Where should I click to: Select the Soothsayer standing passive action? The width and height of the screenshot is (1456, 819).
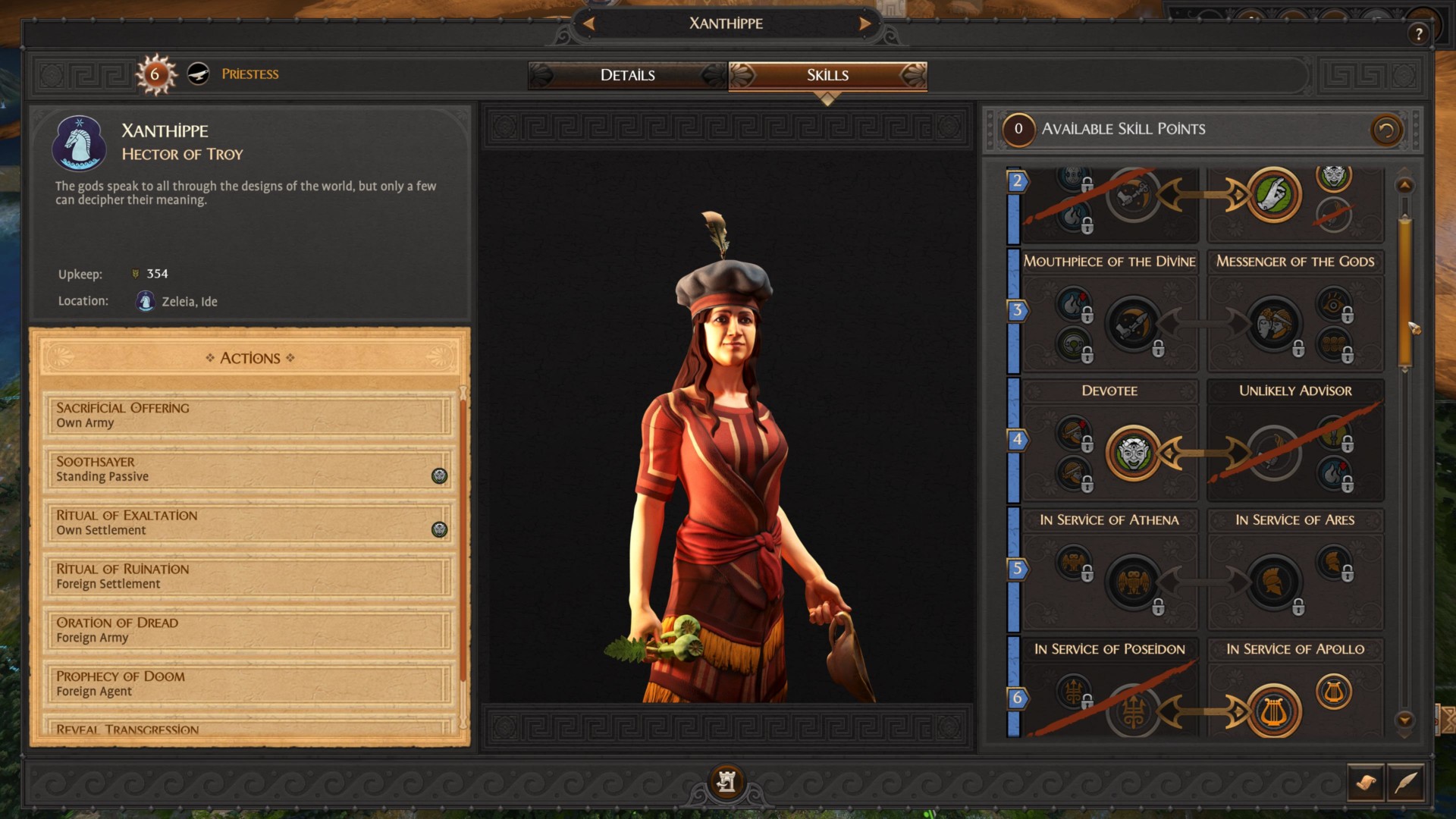(247, 469)
